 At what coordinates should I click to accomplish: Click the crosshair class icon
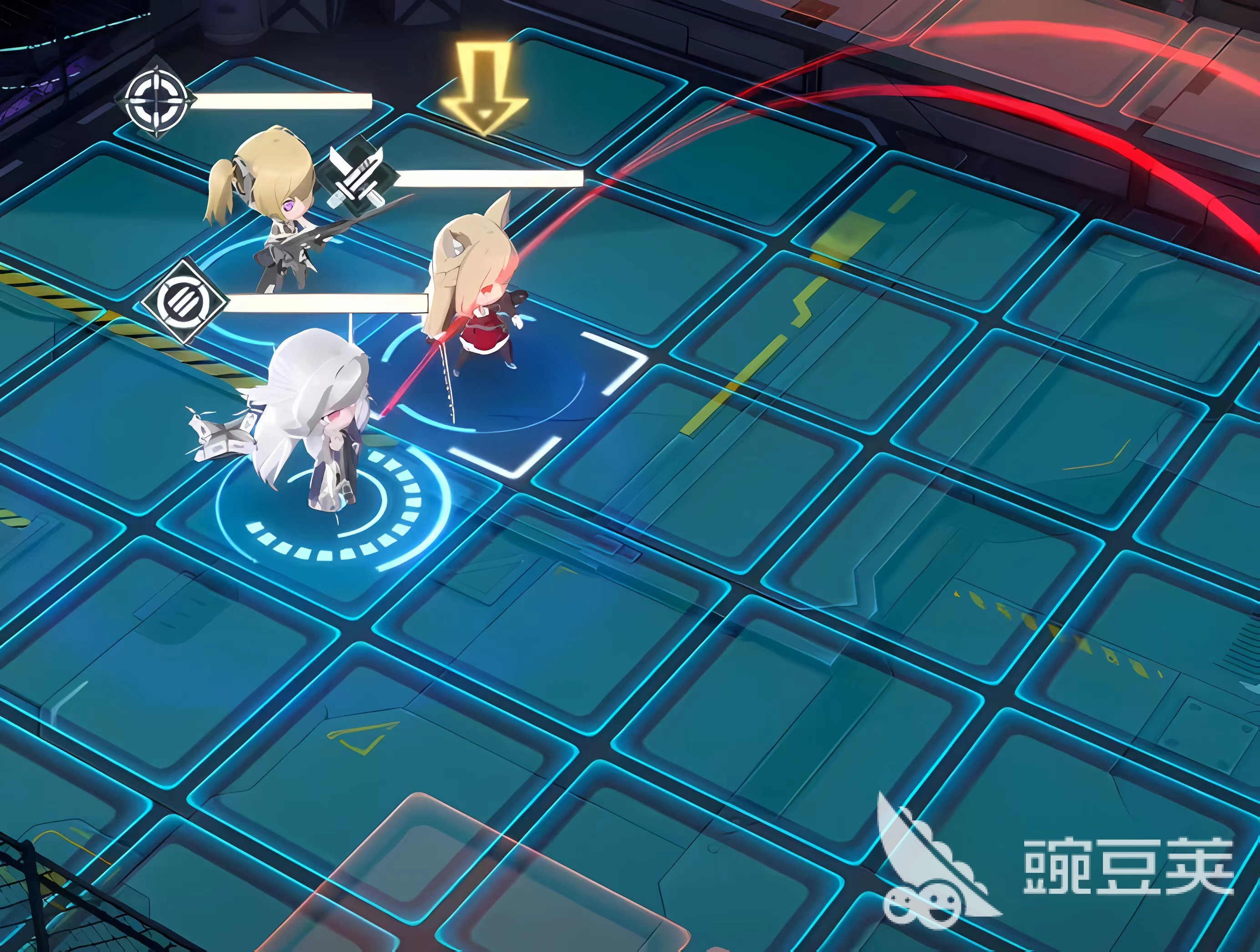(x=156, y=97)
